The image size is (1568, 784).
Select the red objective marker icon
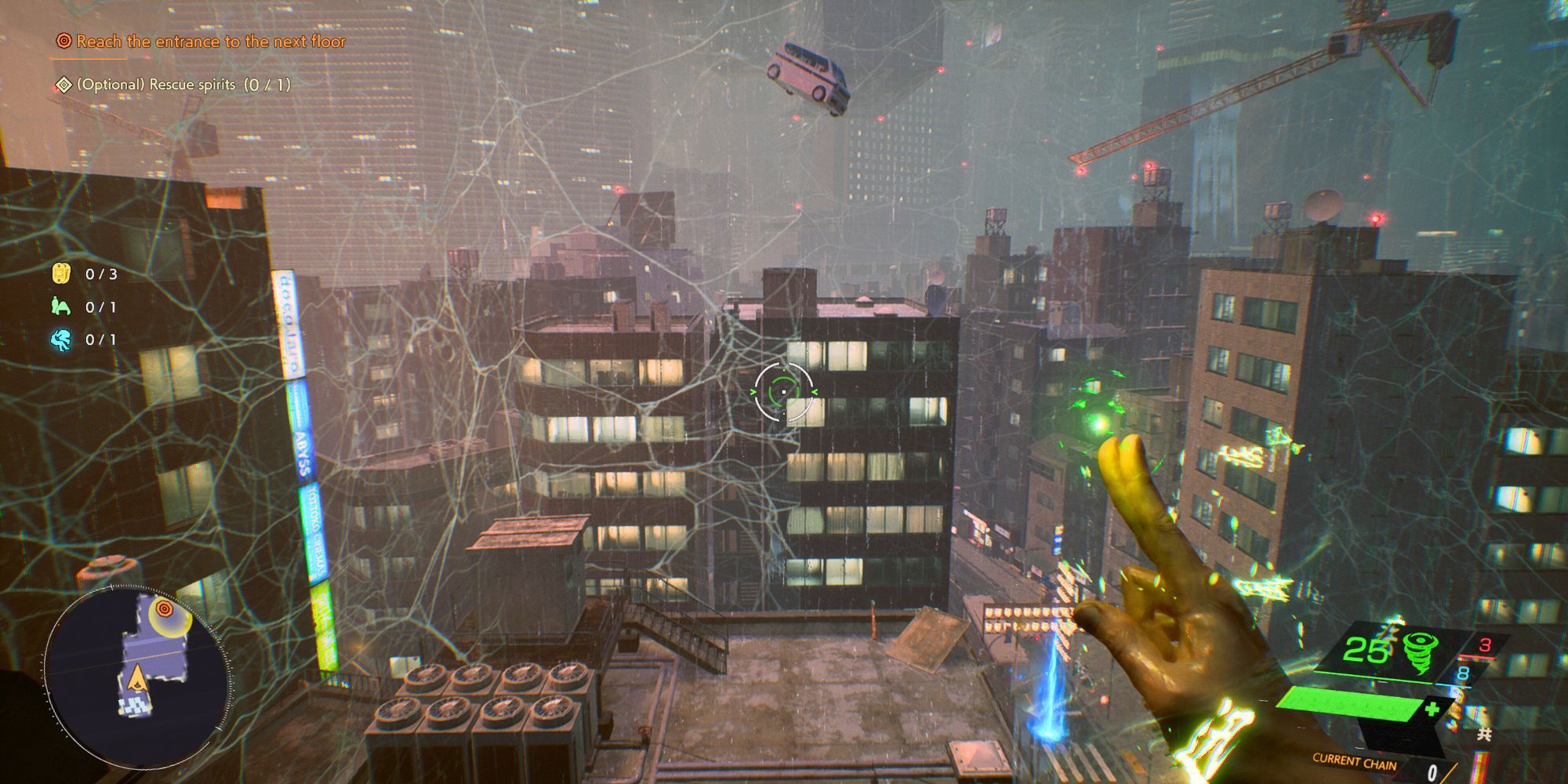tap(61, 42)
